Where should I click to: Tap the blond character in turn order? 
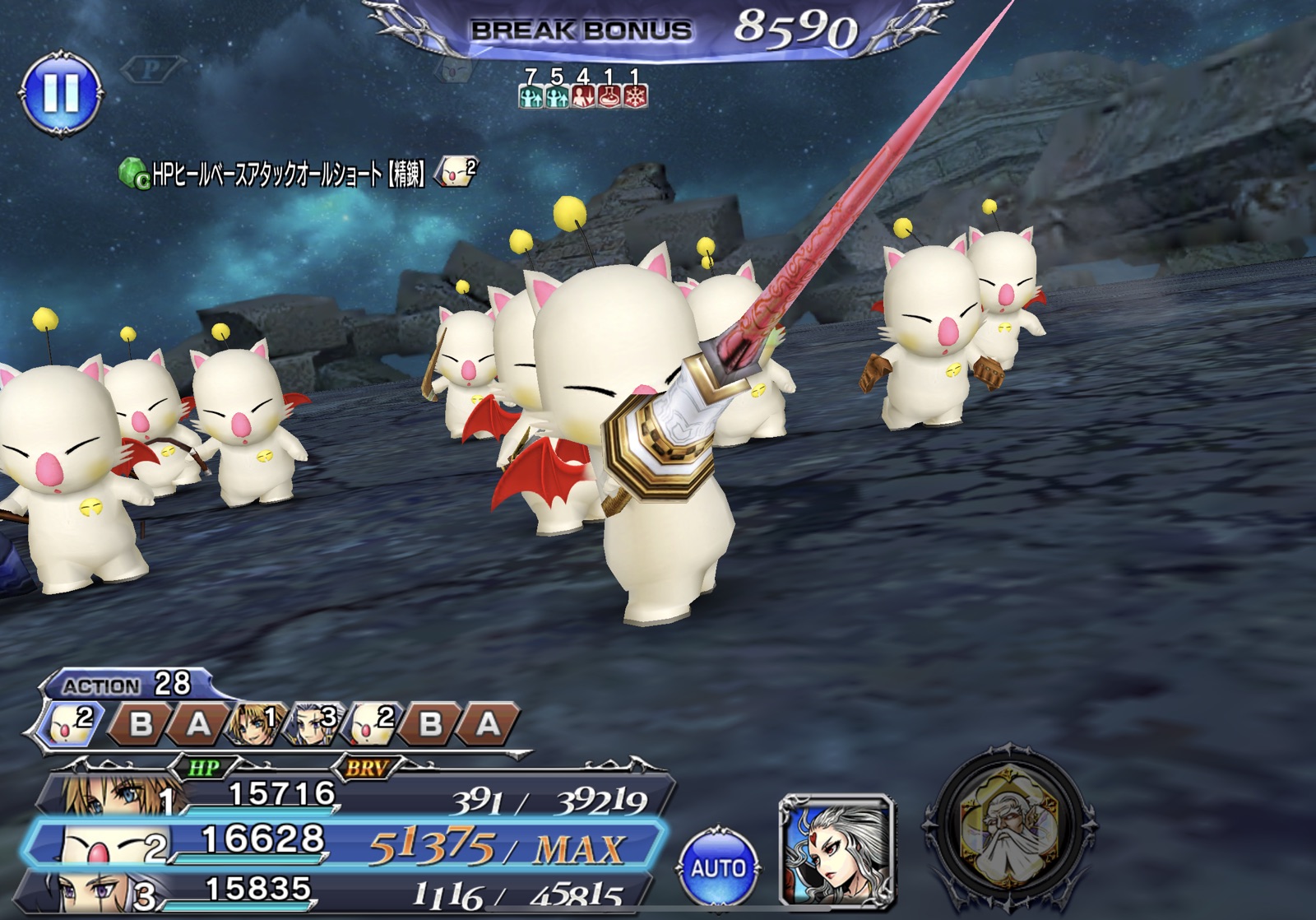[257, 723]
